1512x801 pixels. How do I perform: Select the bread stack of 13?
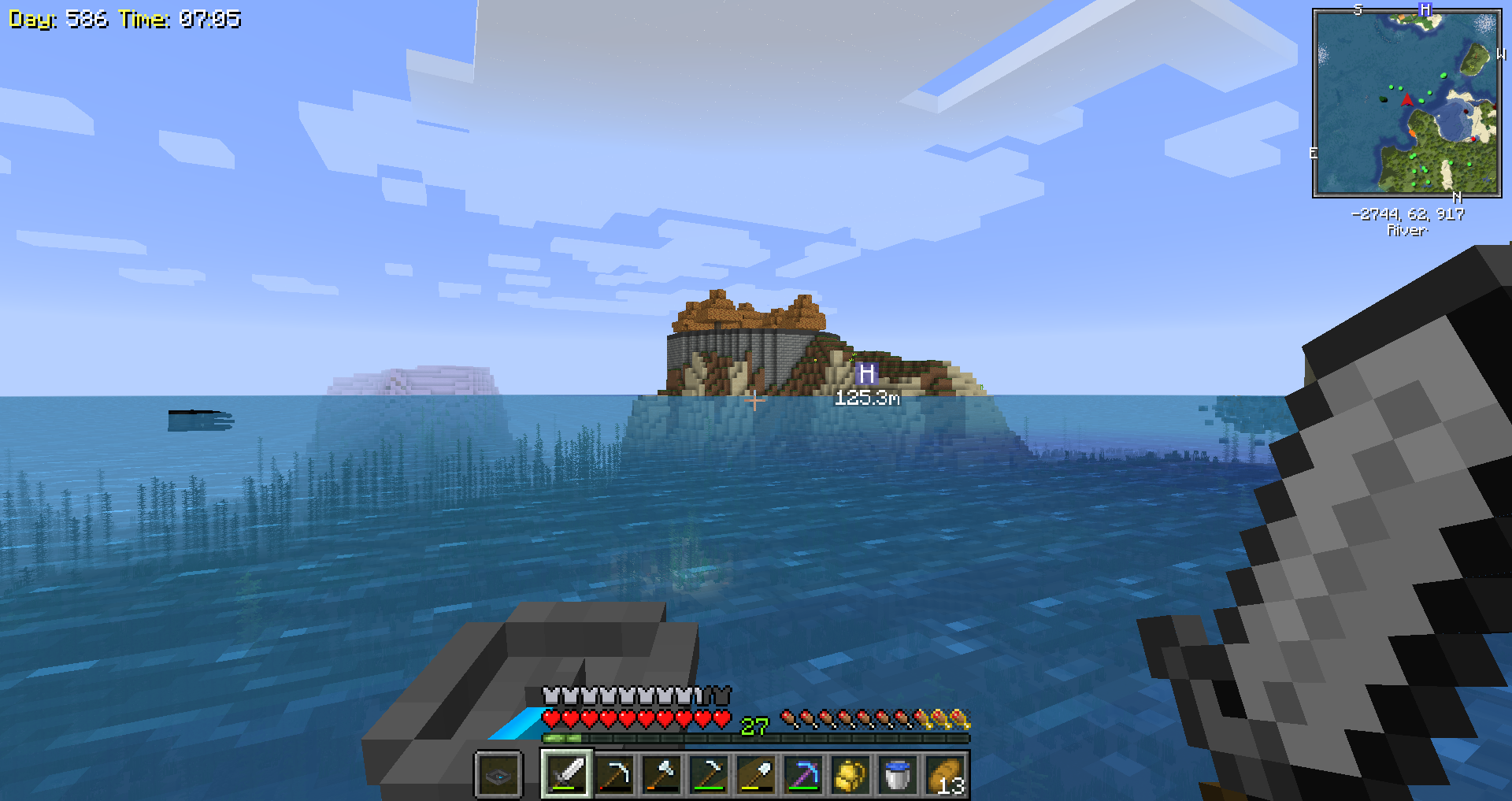pyautogui.click(x=945, y=774)
